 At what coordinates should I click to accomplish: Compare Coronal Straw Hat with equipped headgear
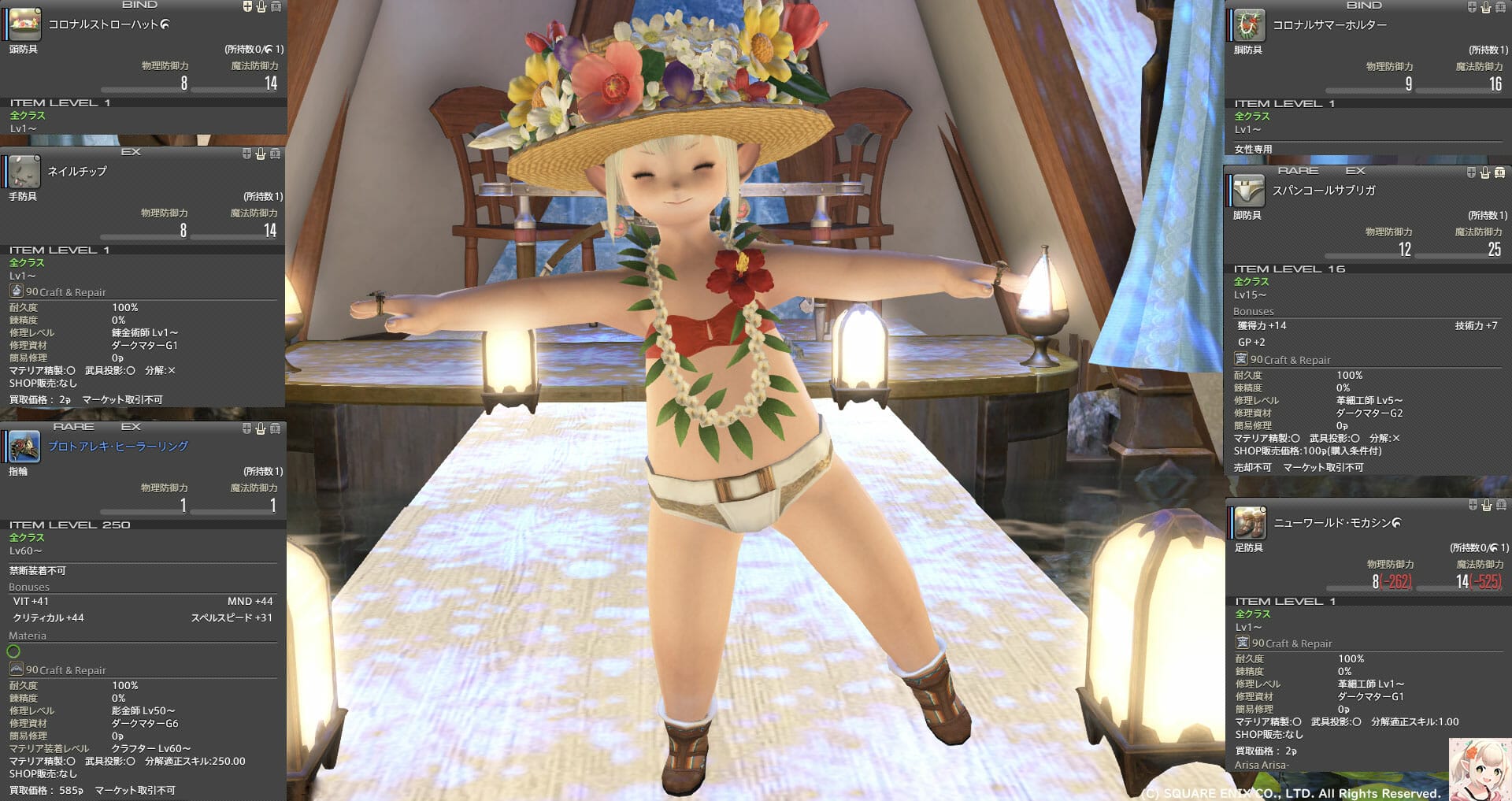[247, 6]
